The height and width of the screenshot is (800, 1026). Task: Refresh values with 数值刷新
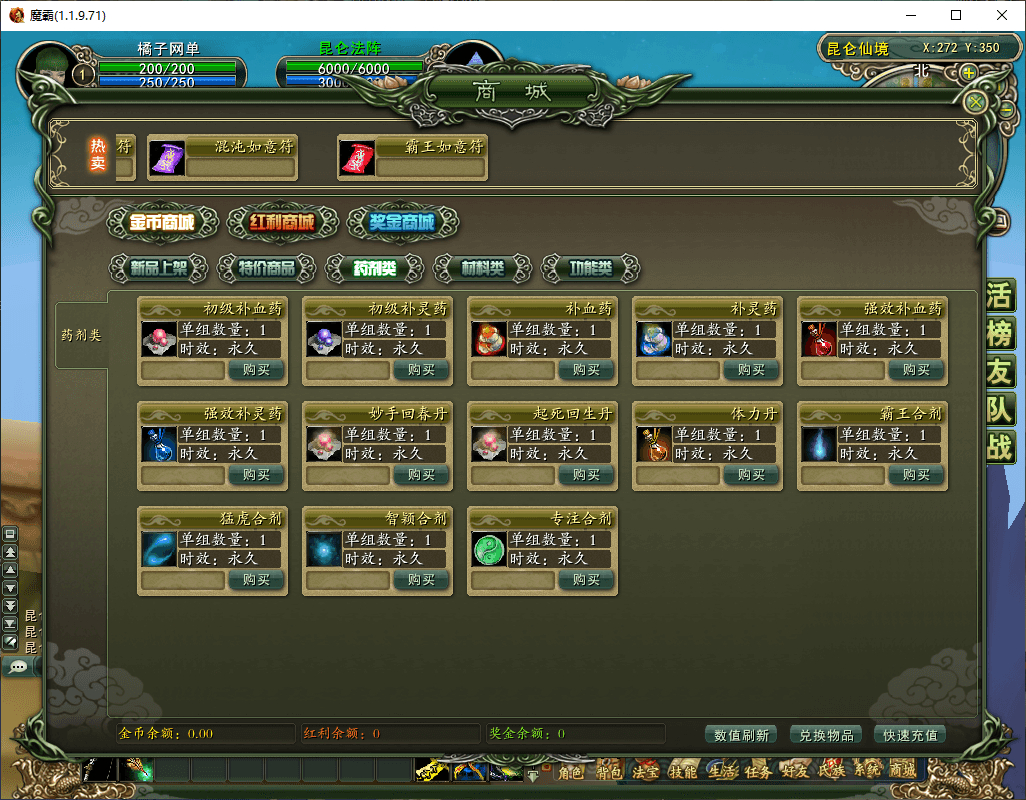742,735
